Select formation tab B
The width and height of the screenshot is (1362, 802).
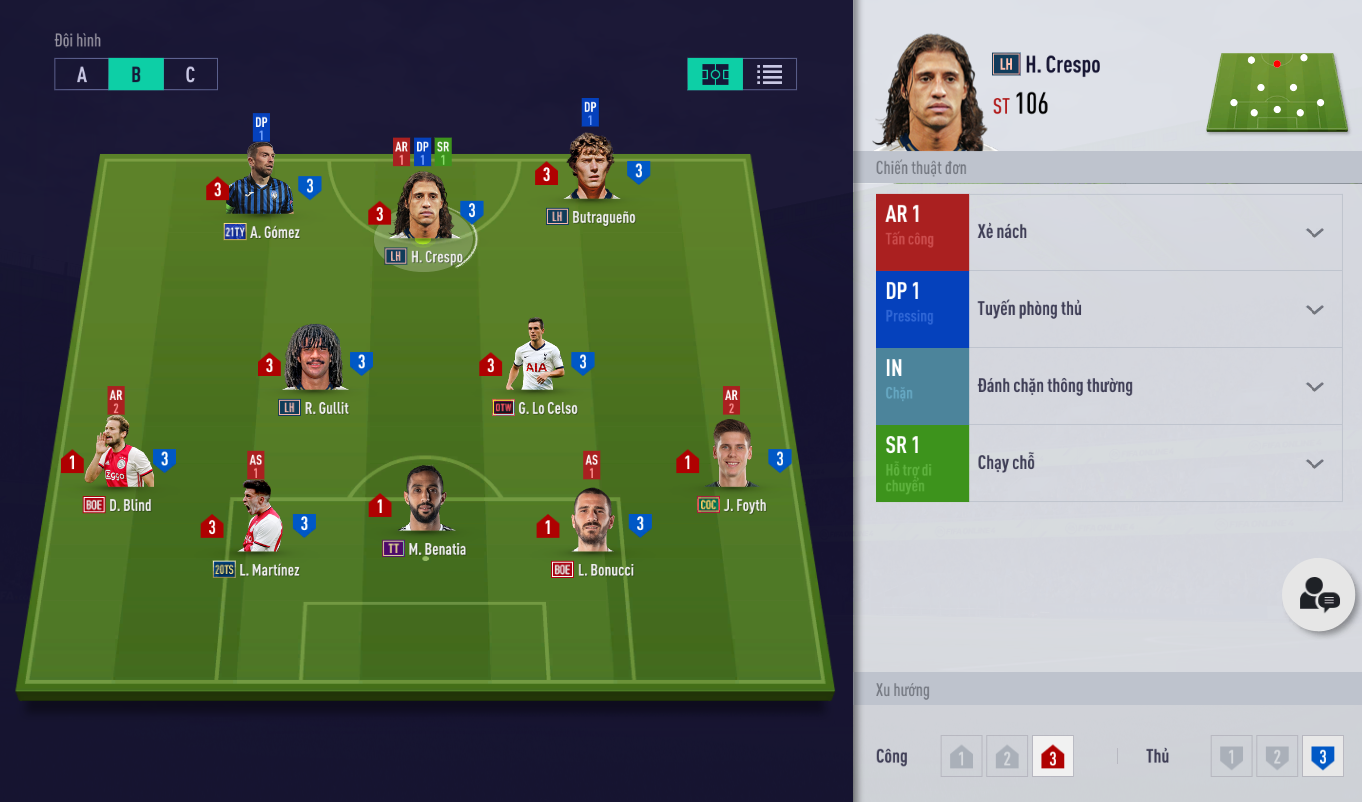point(136,75)
